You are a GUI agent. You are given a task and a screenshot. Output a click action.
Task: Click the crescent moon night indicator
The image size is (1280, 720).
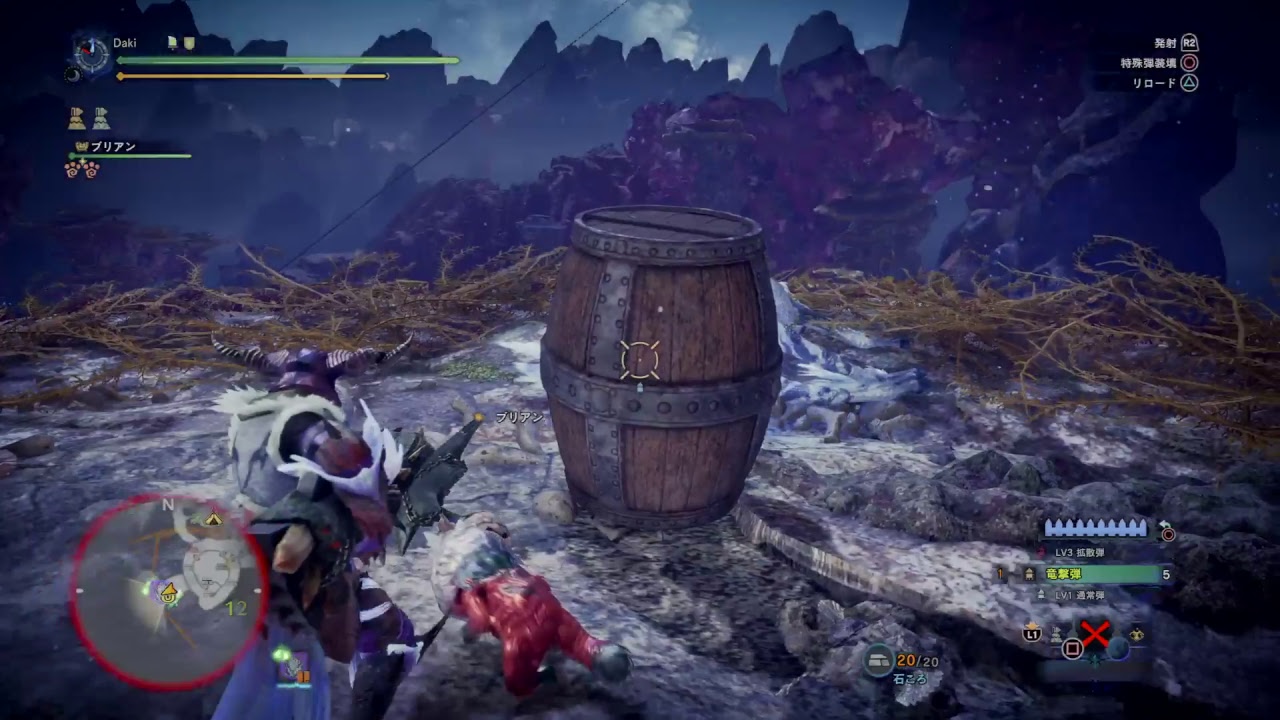point(73,73)
